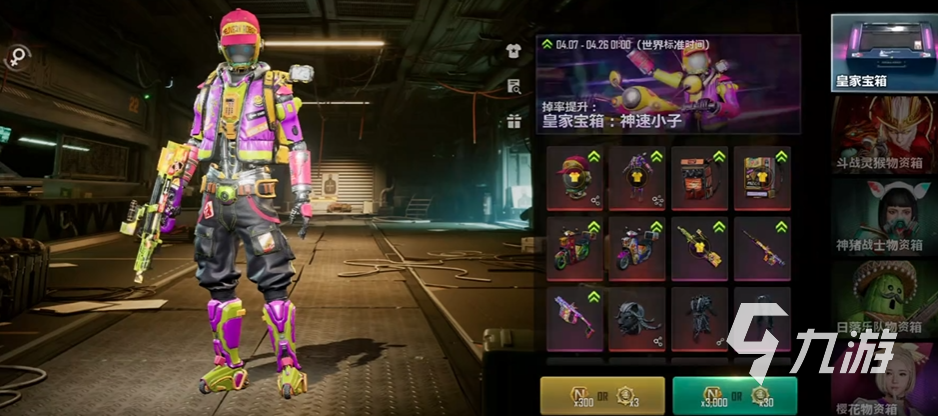Choose the dark helmet reward slot
This screenshot has width=938, height=416.
point(637,319)
